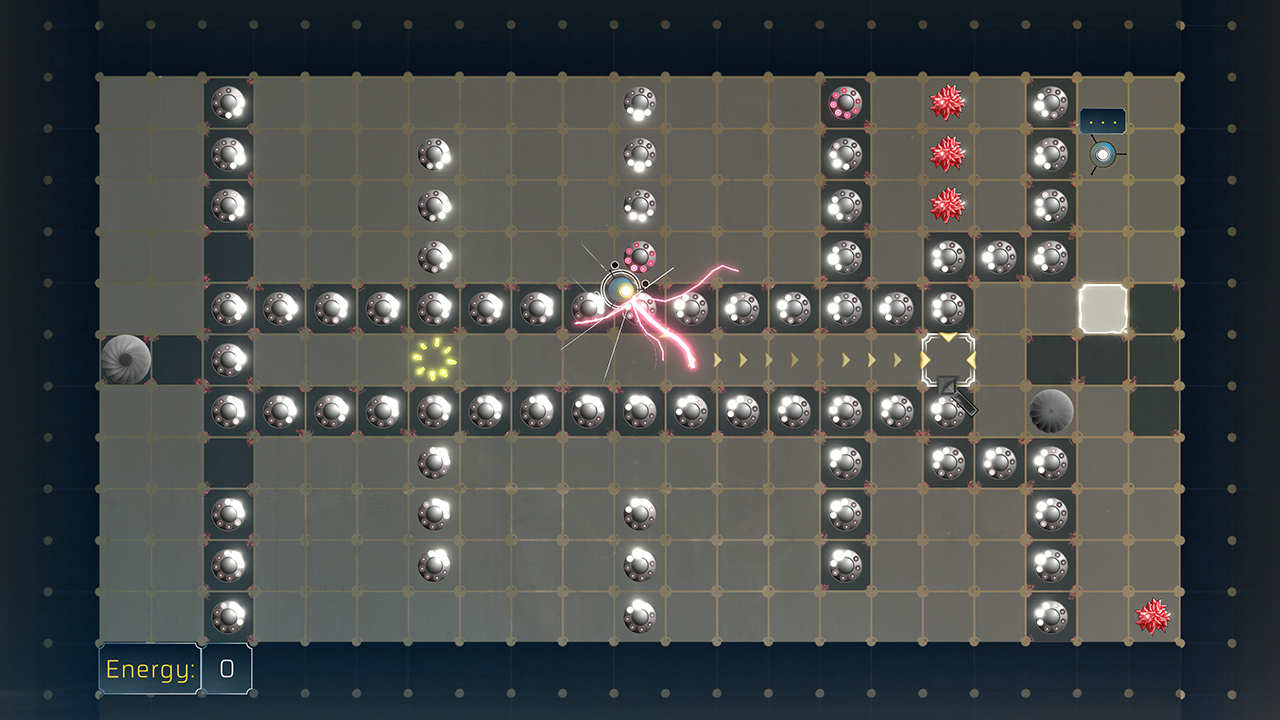Select the pink-ringed neuron above the player
The width and height of the screenshot is (1280, 720).
click(x=640, y=257)
